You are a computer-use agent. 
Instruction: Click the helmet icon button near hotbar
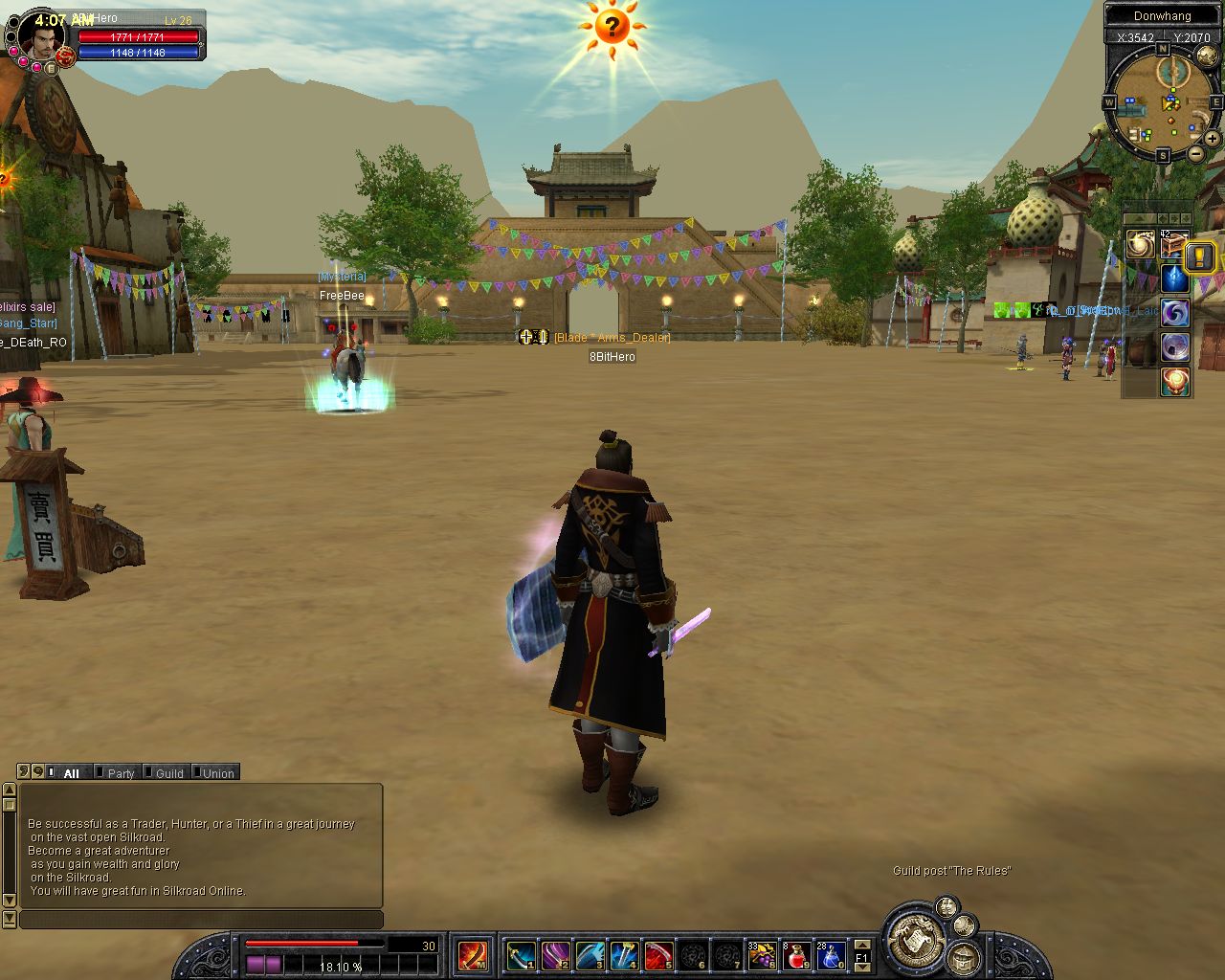(x=963, y=957)
